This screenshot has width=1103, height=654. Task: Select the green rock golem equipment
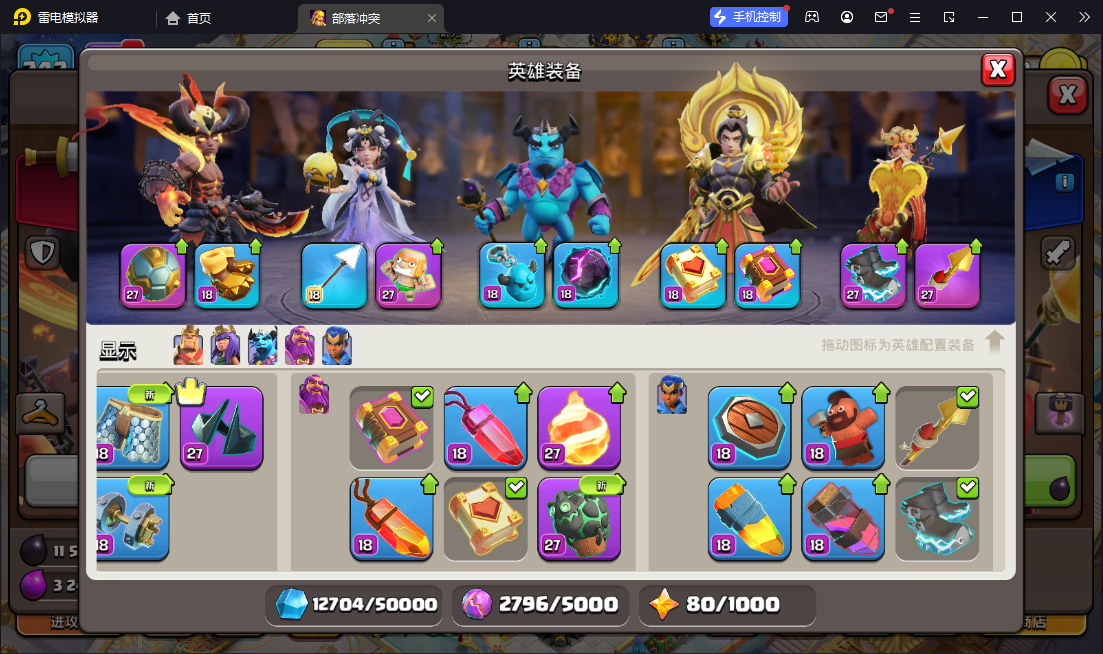(x=579, y=518)
